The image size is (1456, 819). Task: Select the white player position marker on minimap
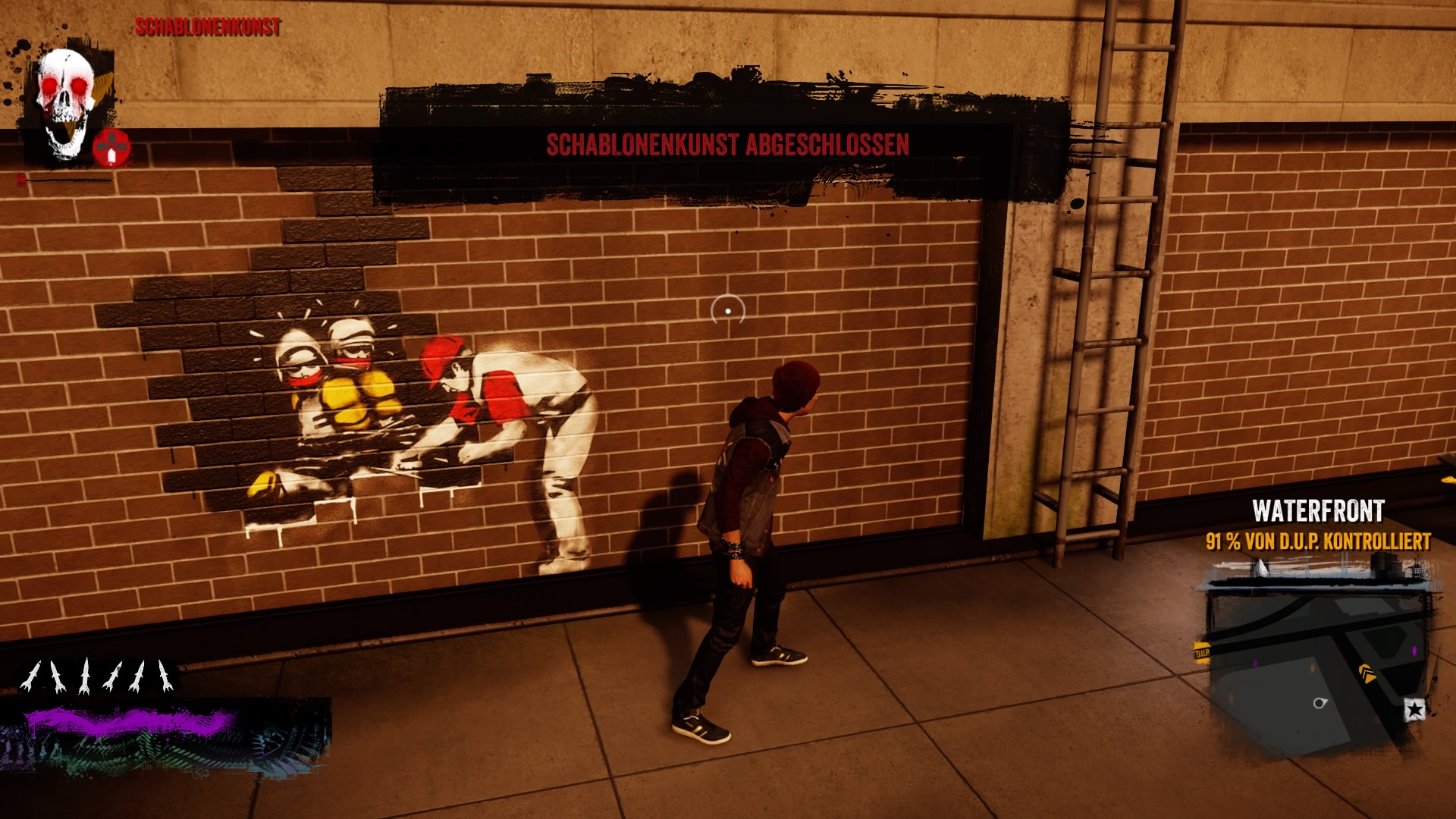[1319, 704]
